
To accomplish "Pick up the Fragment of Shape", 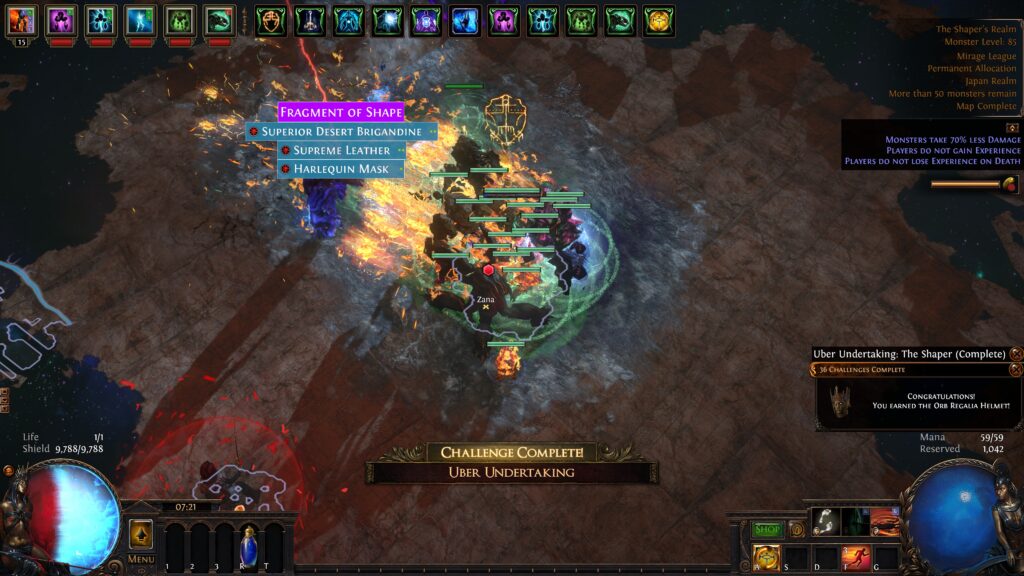I will [x=341, y=112].
